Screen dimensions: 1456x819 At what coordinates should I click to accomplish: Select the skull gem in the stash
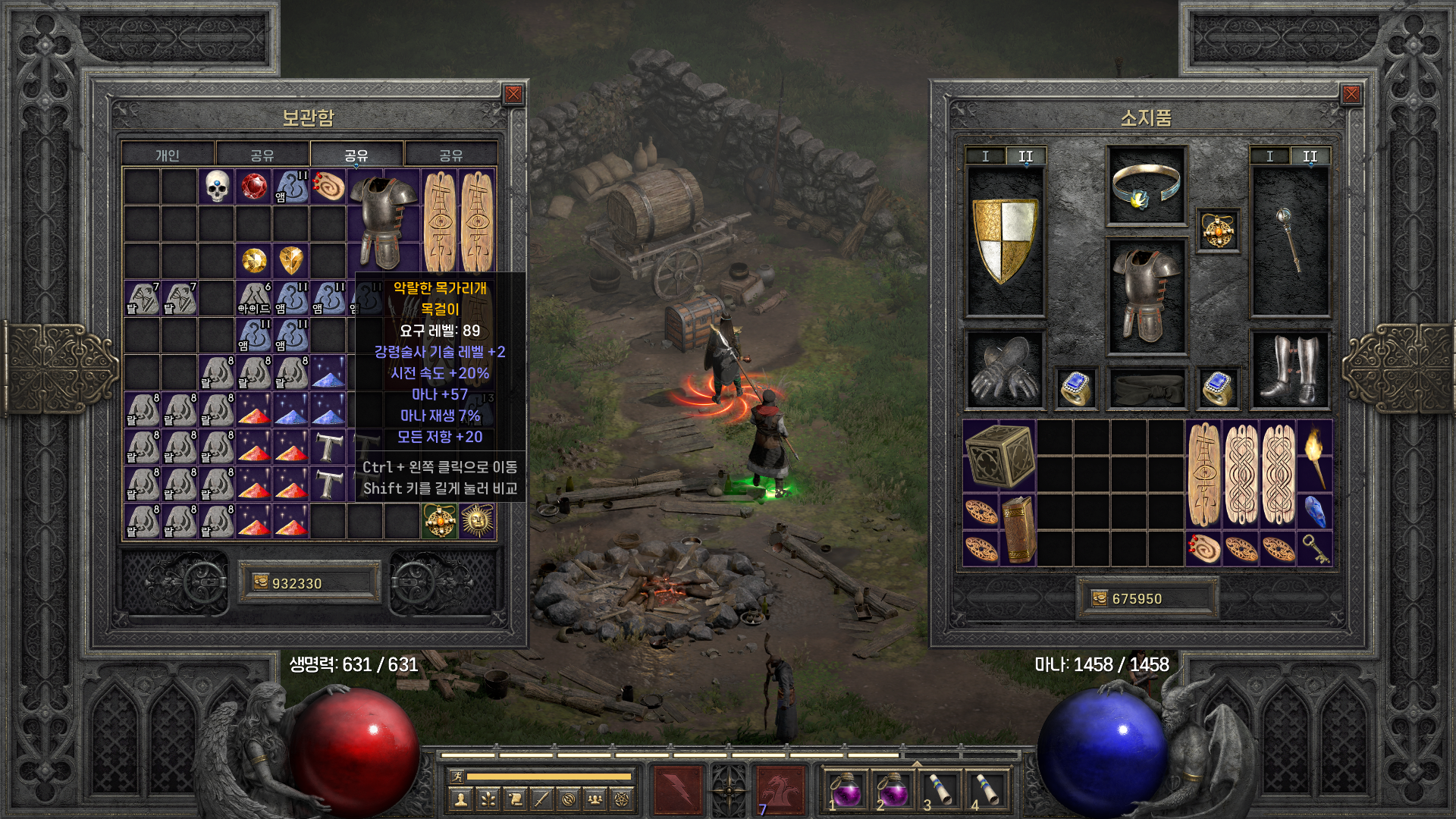[217, 186]
